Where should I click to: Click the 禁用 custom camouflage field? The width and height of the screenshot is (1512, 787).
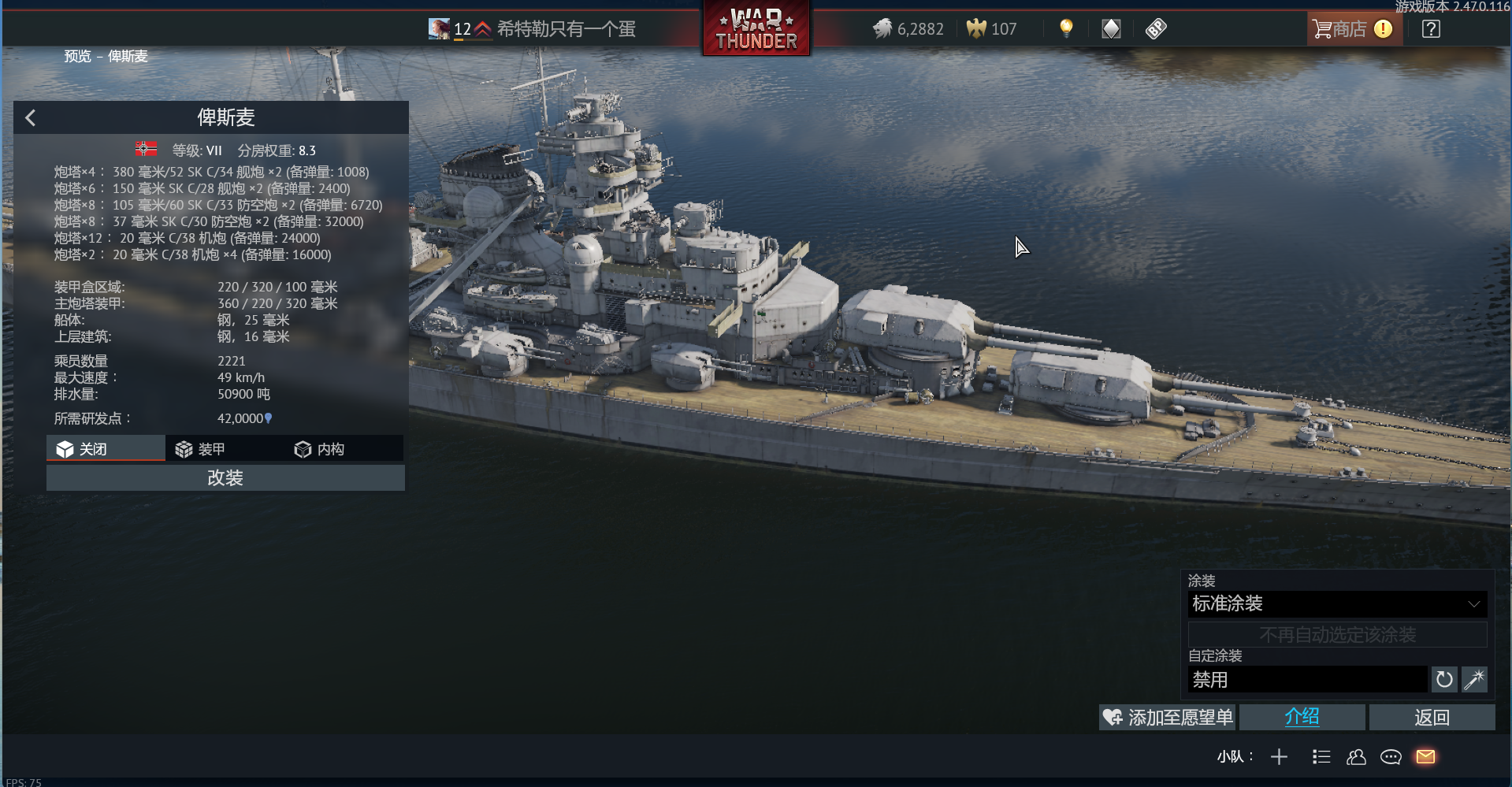pyautogui.click(x=1307, y=680)
